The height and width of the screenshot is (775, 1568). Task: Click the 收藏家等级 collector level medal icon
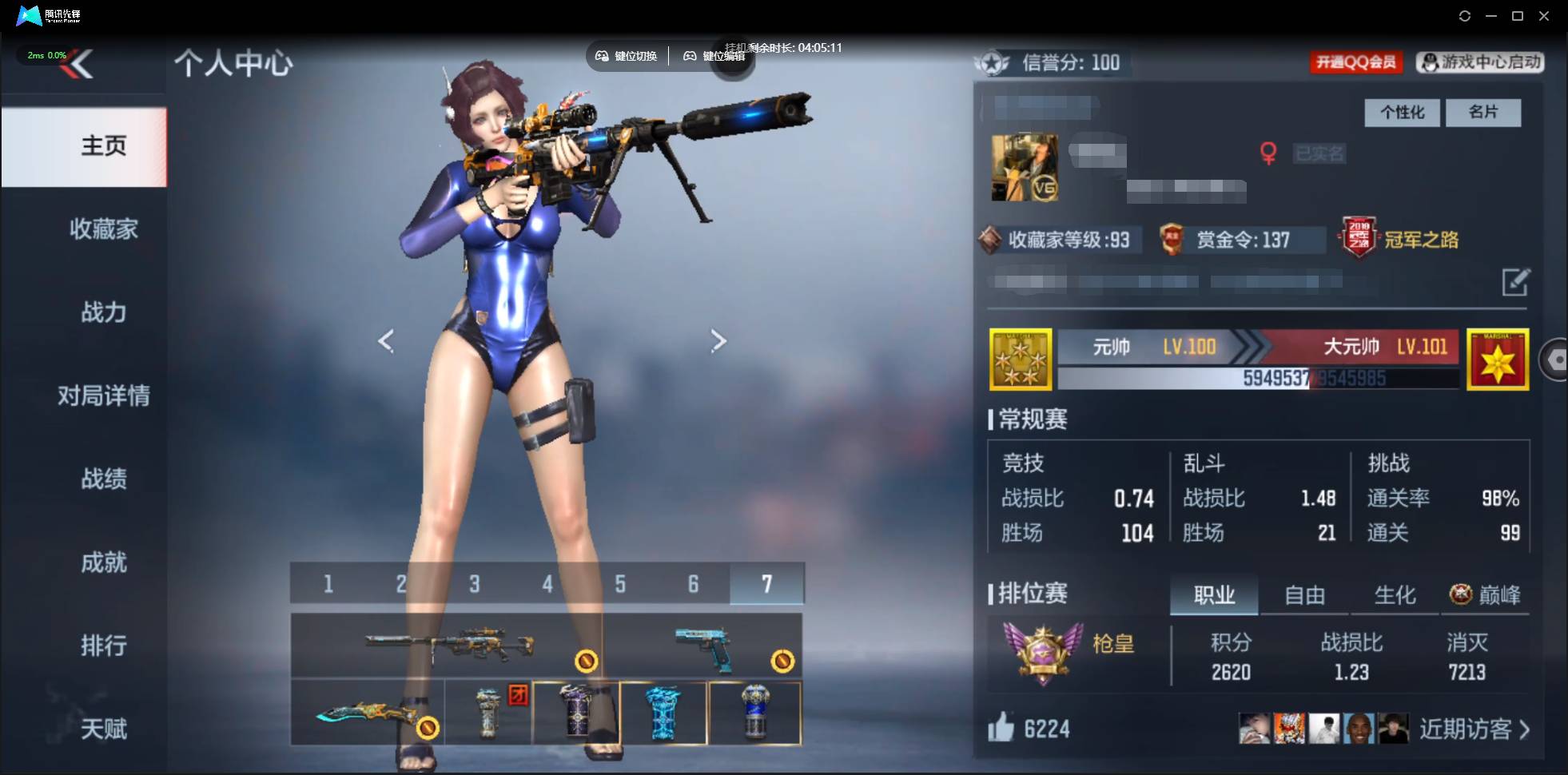tap(991, 240)
